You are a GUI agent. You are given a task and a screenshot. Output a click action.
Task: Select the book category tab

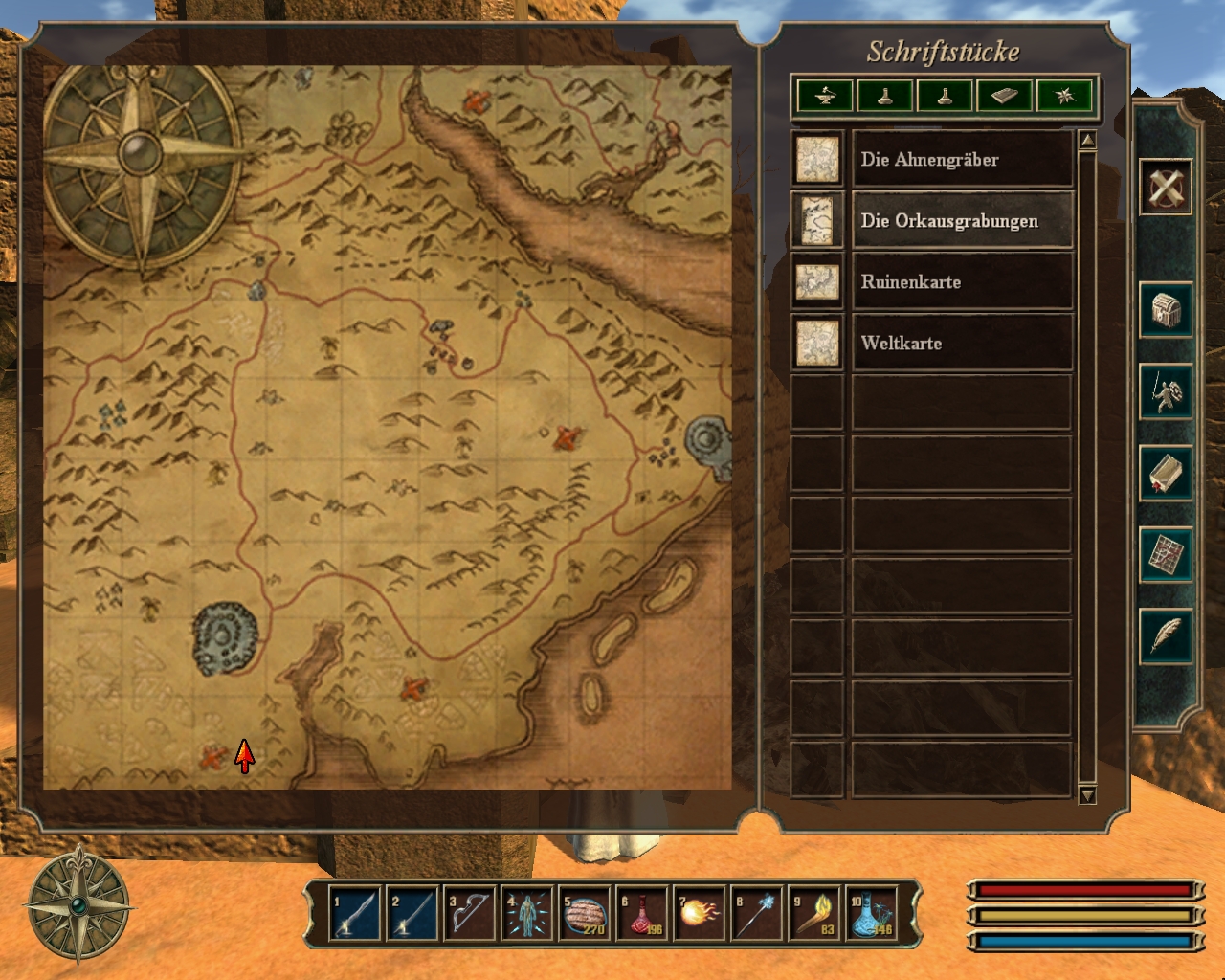[x=1004, y=96]
